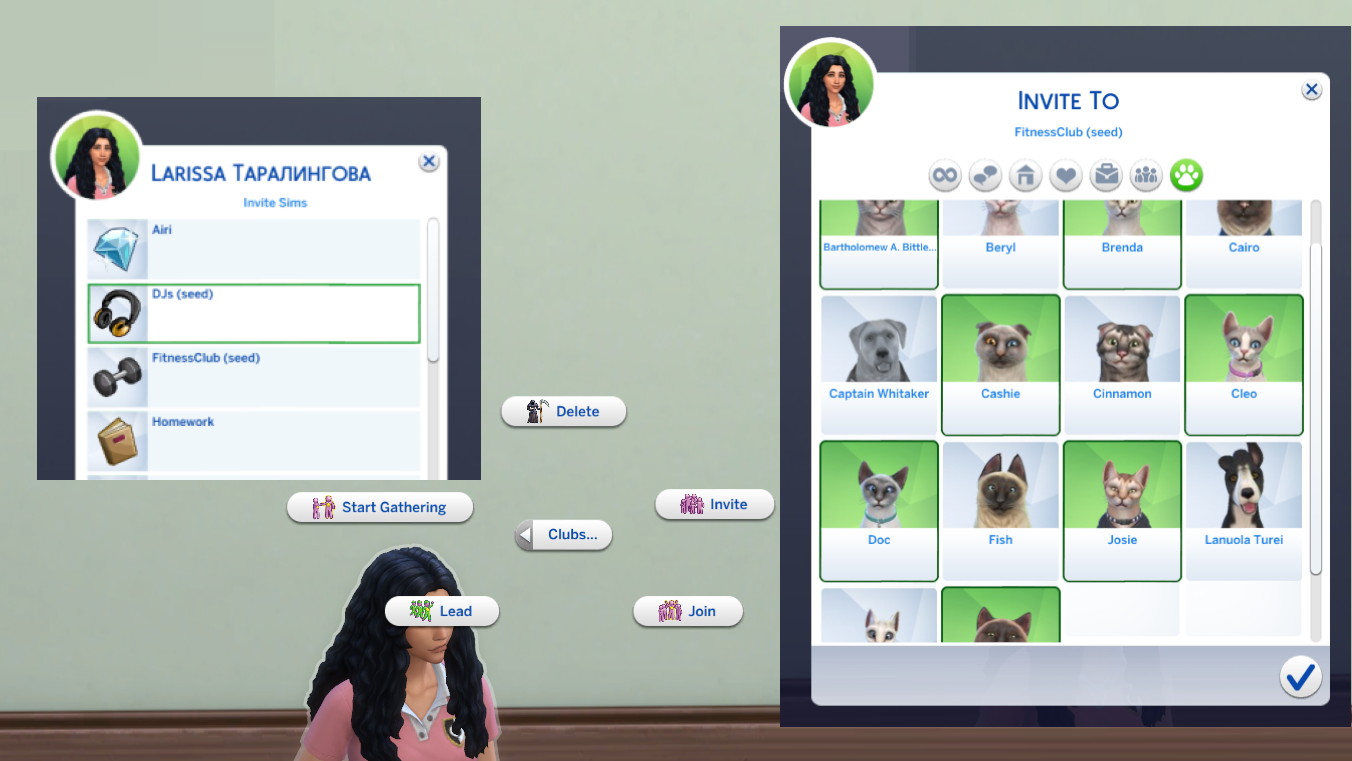Viewport: 1352px width, 761px height.
Task: Filter coworkers using the briefcase icon
Action: (1105, 175)
